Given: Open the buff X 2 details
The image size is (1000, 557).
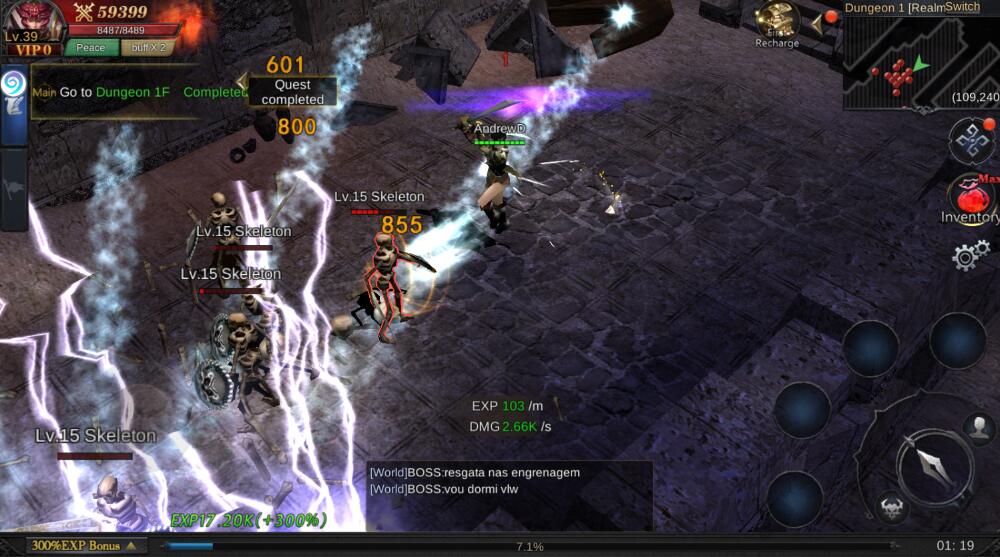Looking at the screenshot, I should click(x=148, y=47).
